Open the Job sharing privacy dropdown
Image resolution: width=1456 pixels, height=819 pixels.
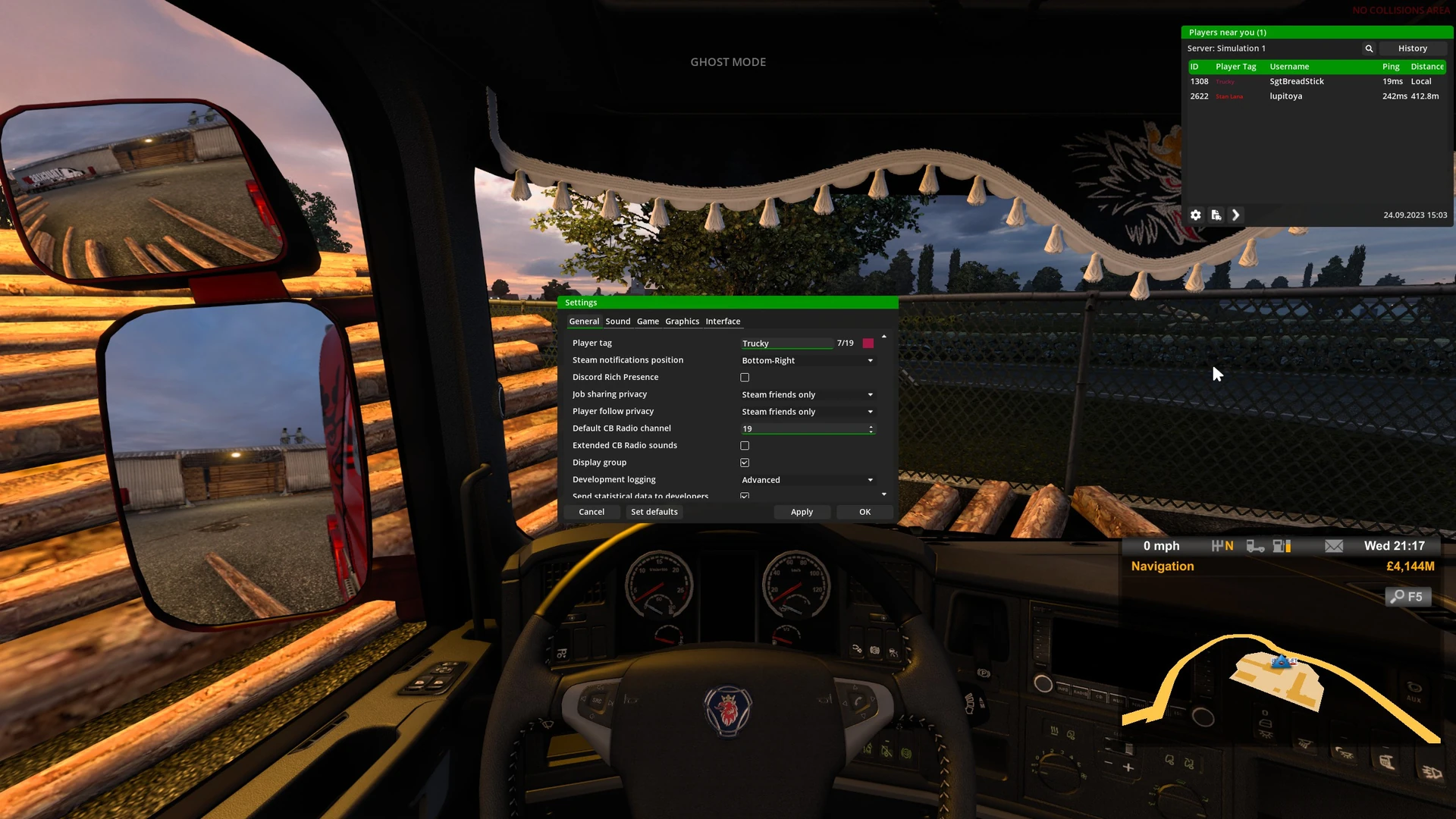pyautogui.click(x=807, y=395)
